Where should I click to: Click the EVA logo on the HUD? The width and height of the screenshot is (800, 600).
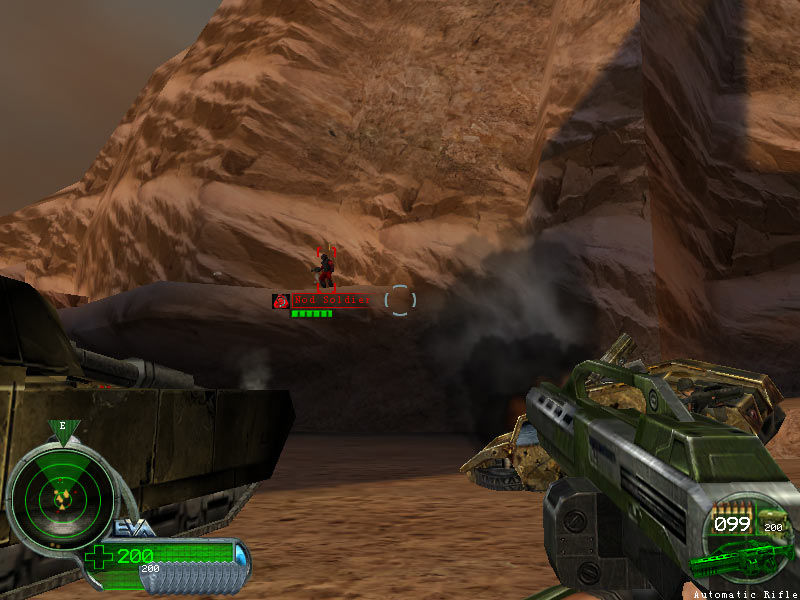click(x=134, y=529)
